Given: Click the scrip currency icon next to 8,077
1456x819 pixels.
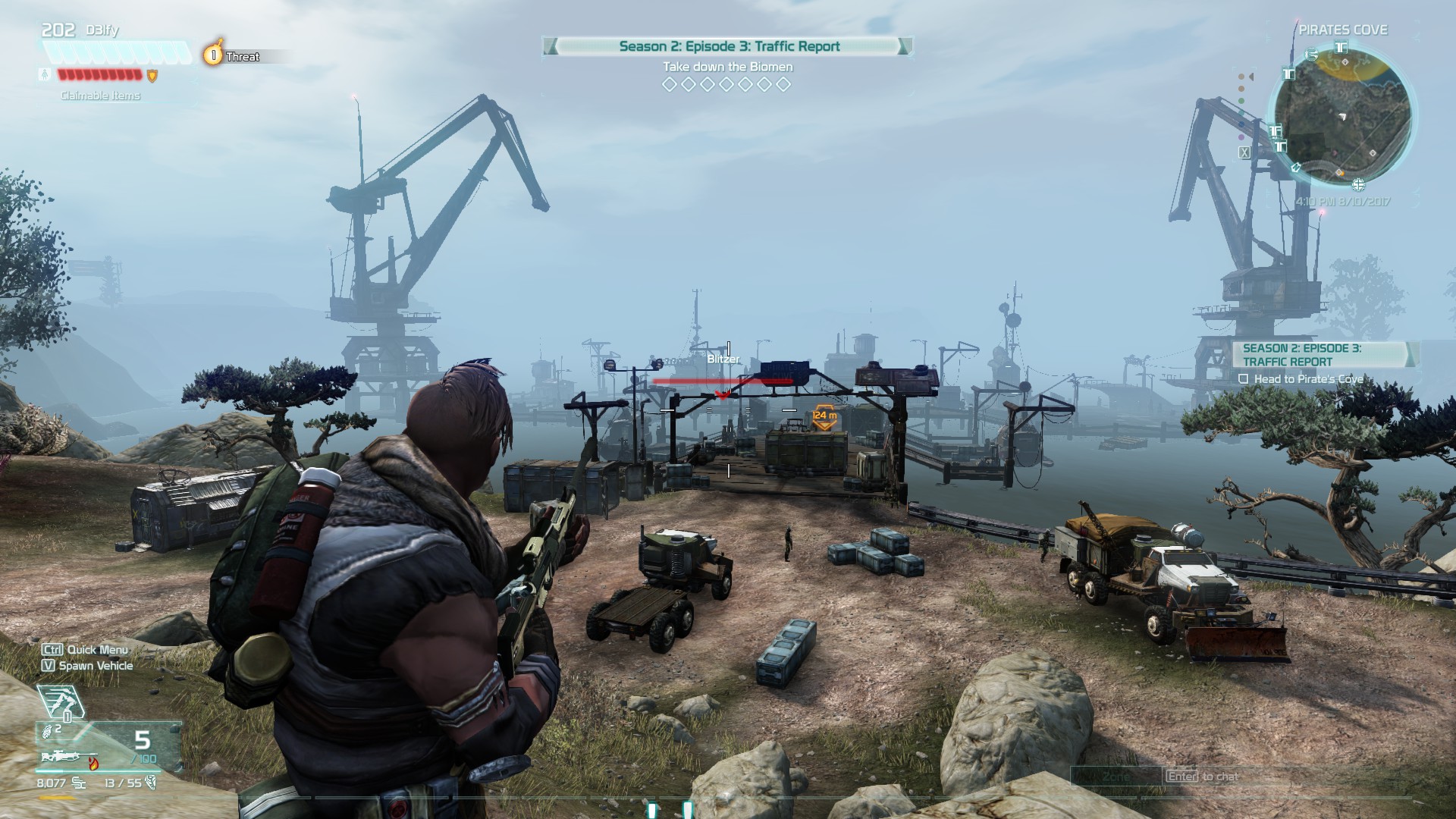Looking at the screenshot, I should pos(79,783).
